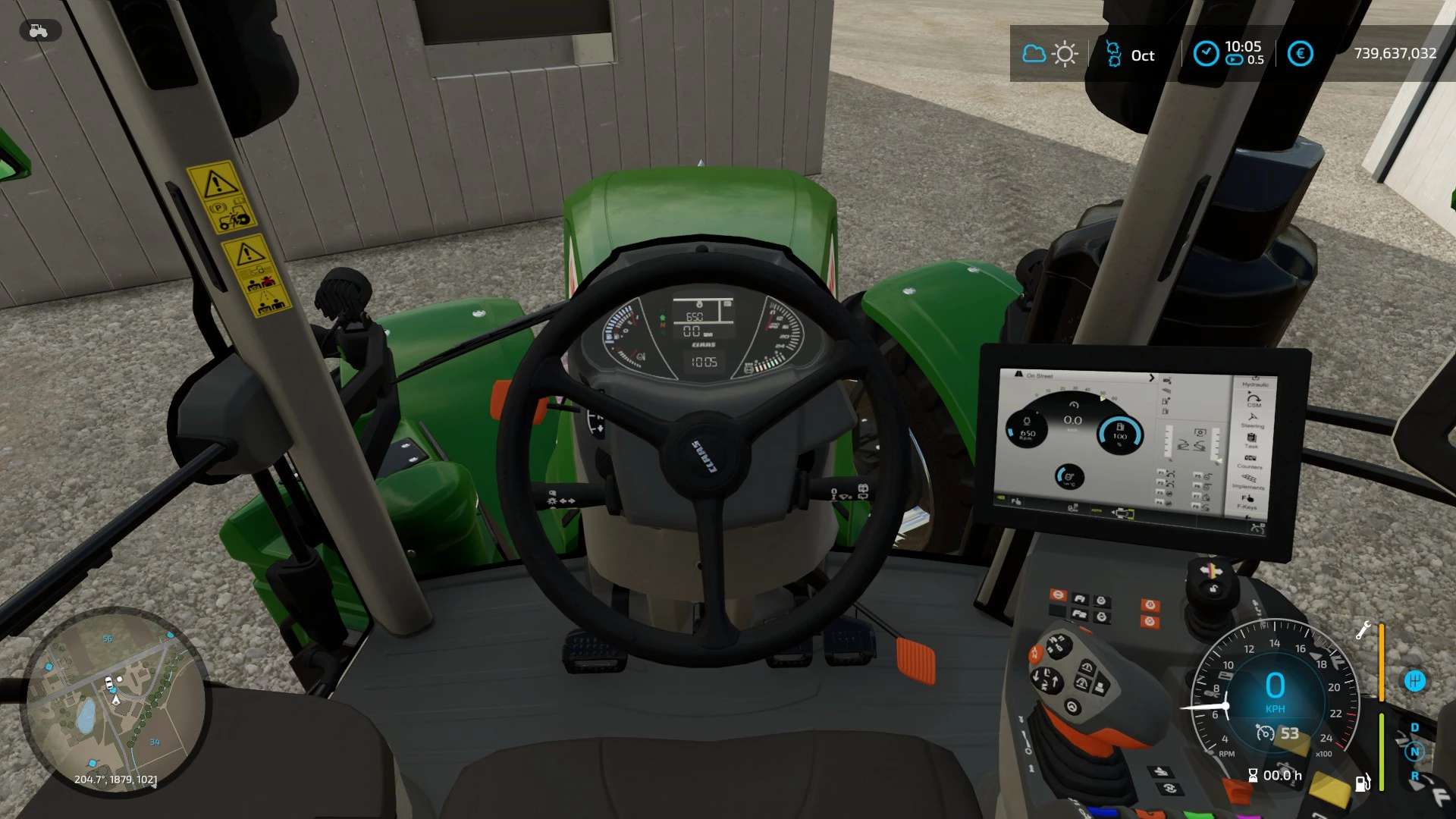Click the blue clock icon

1206,53
